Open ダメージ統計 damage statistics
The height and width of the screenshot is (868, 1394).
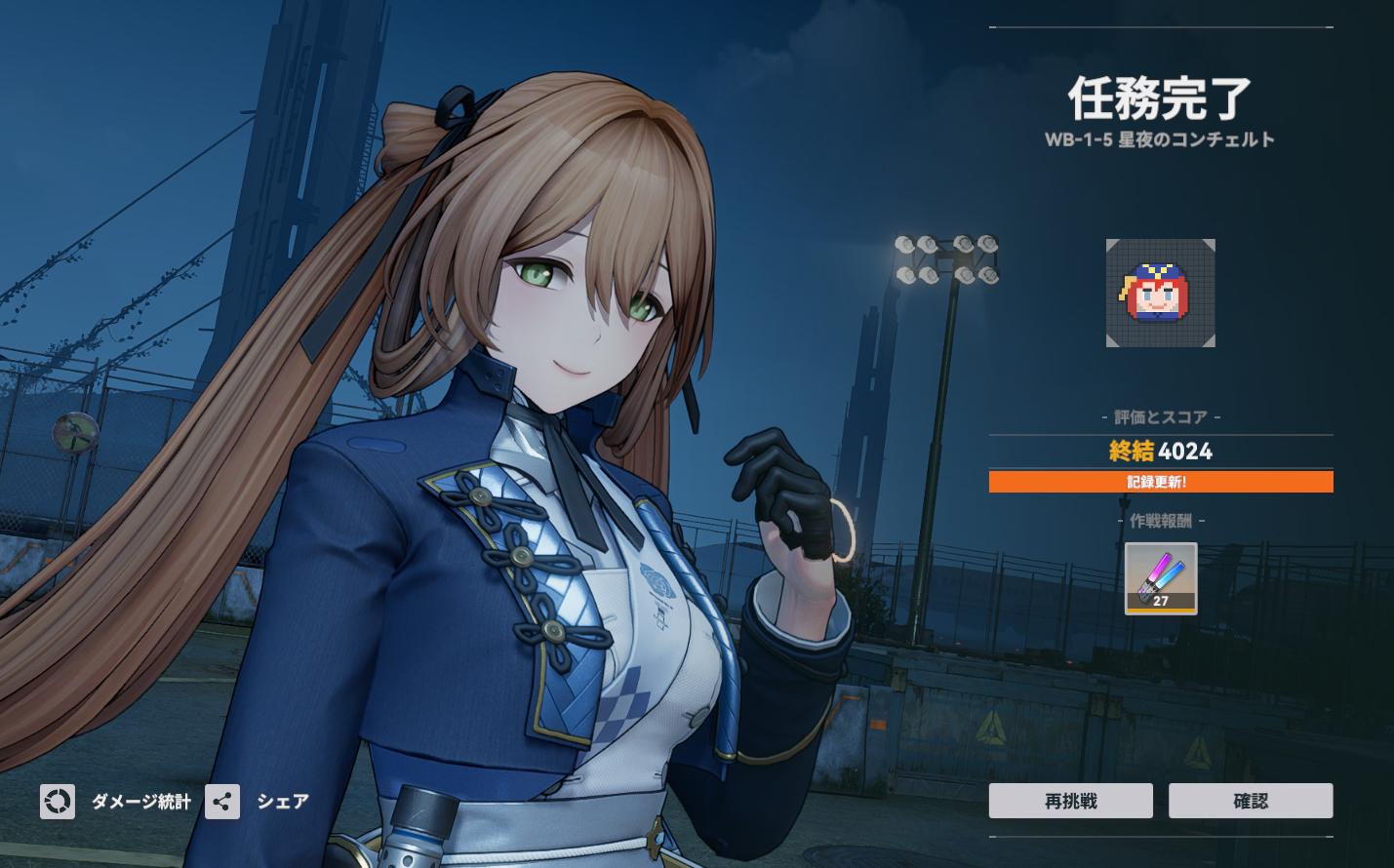point(116,802)
